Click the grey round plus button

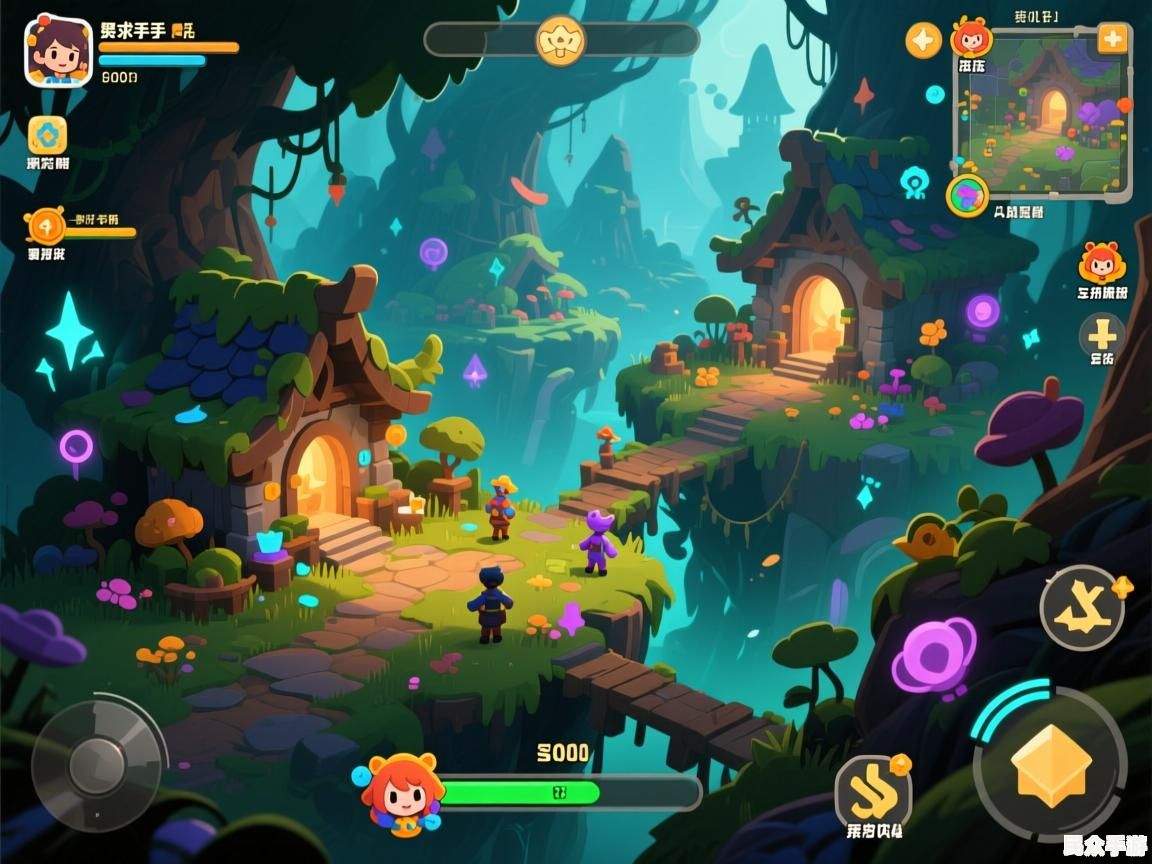tap(1102, 334)
